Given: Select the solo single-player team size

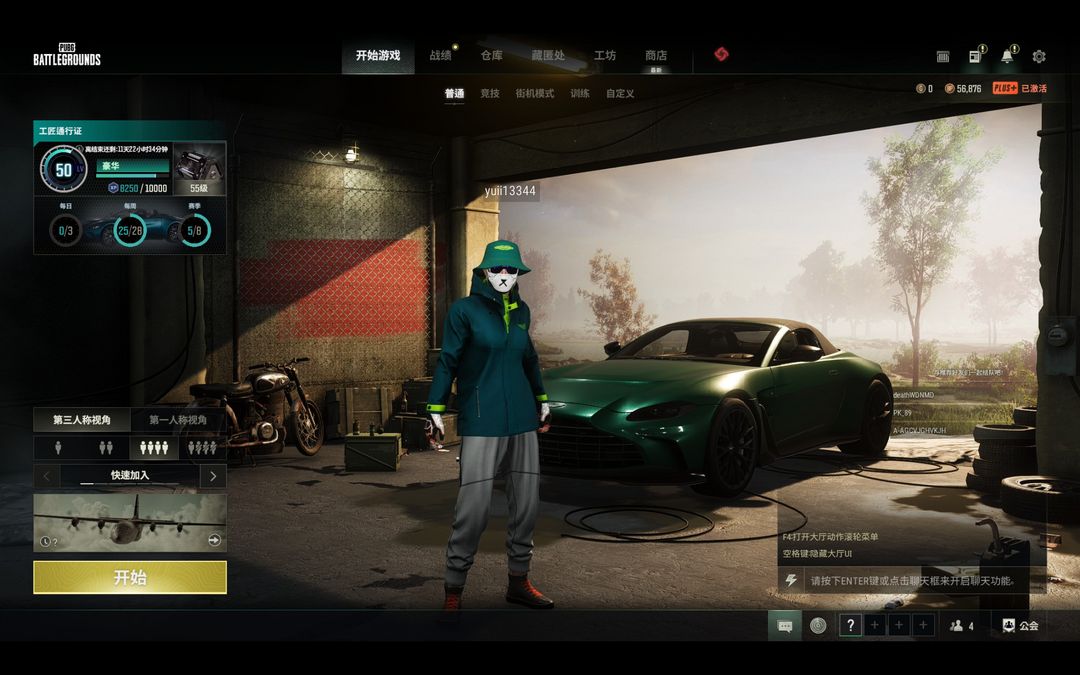Looking at the screenshot, I should coord(58,448).
